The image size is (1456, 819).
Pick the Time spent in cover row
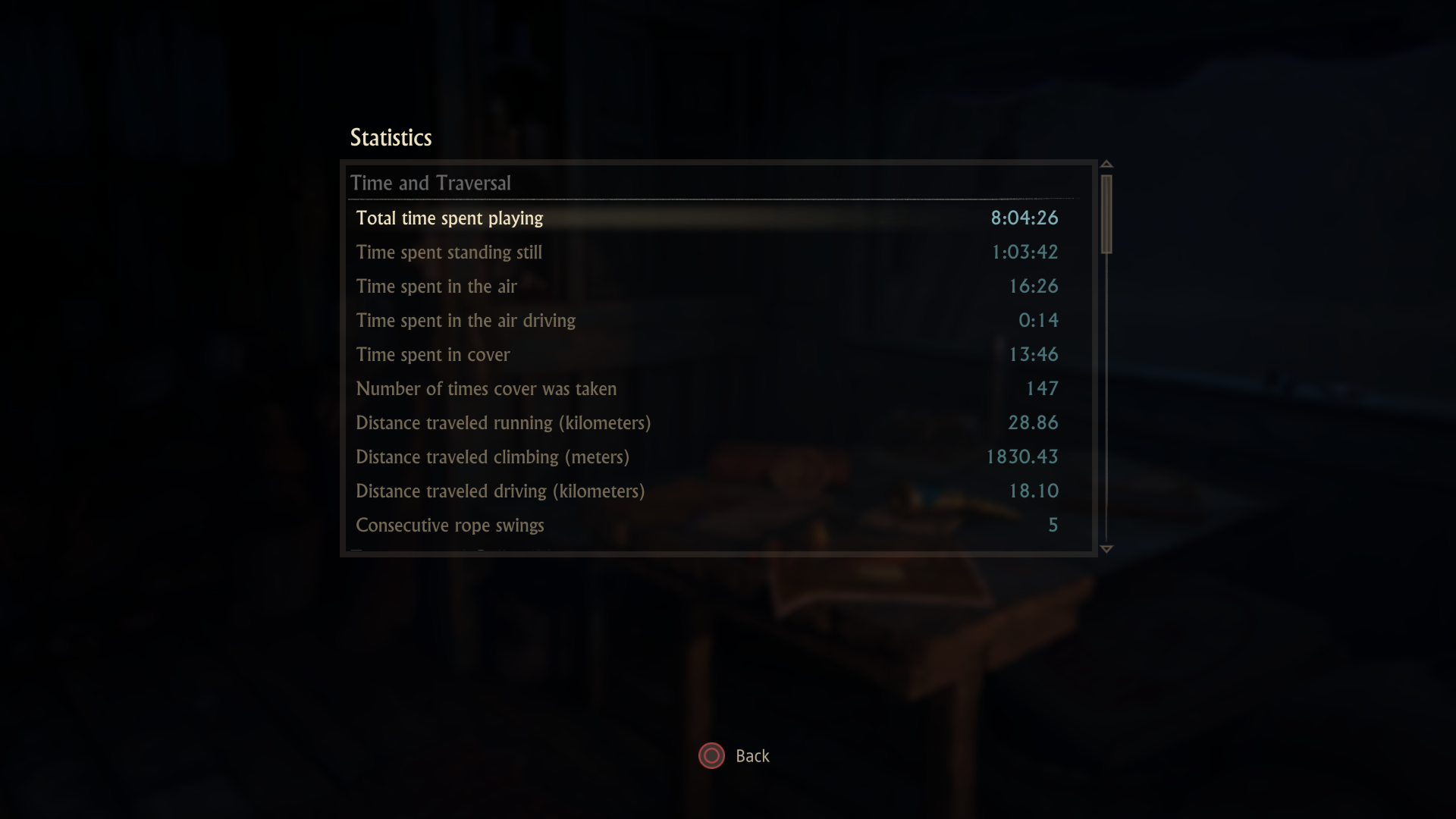pos(707,355)
